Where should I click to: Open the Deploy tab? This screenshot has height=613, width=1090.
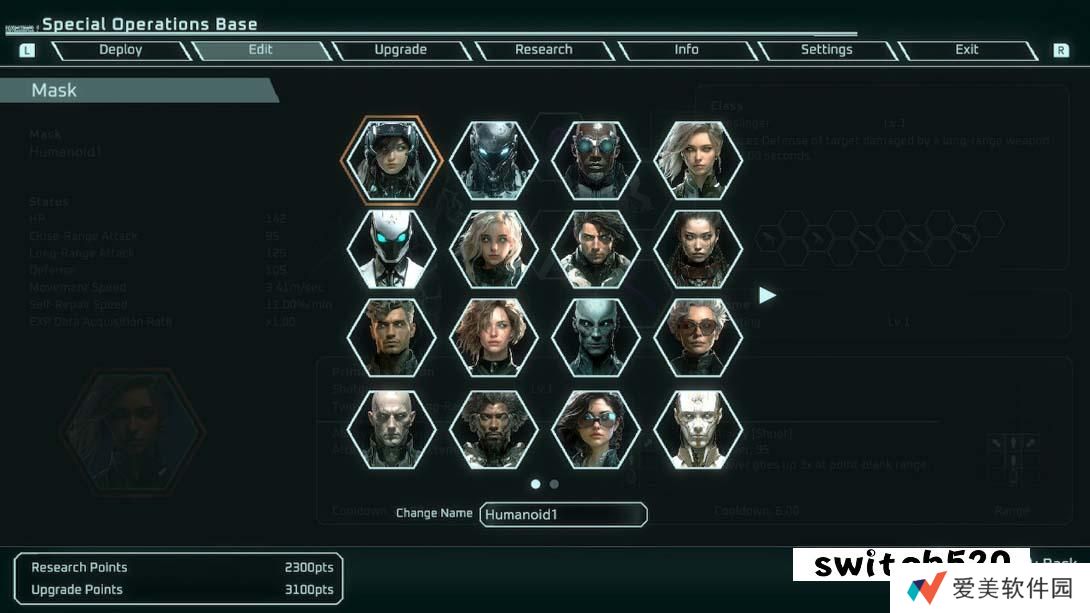[x=120, y=50]
